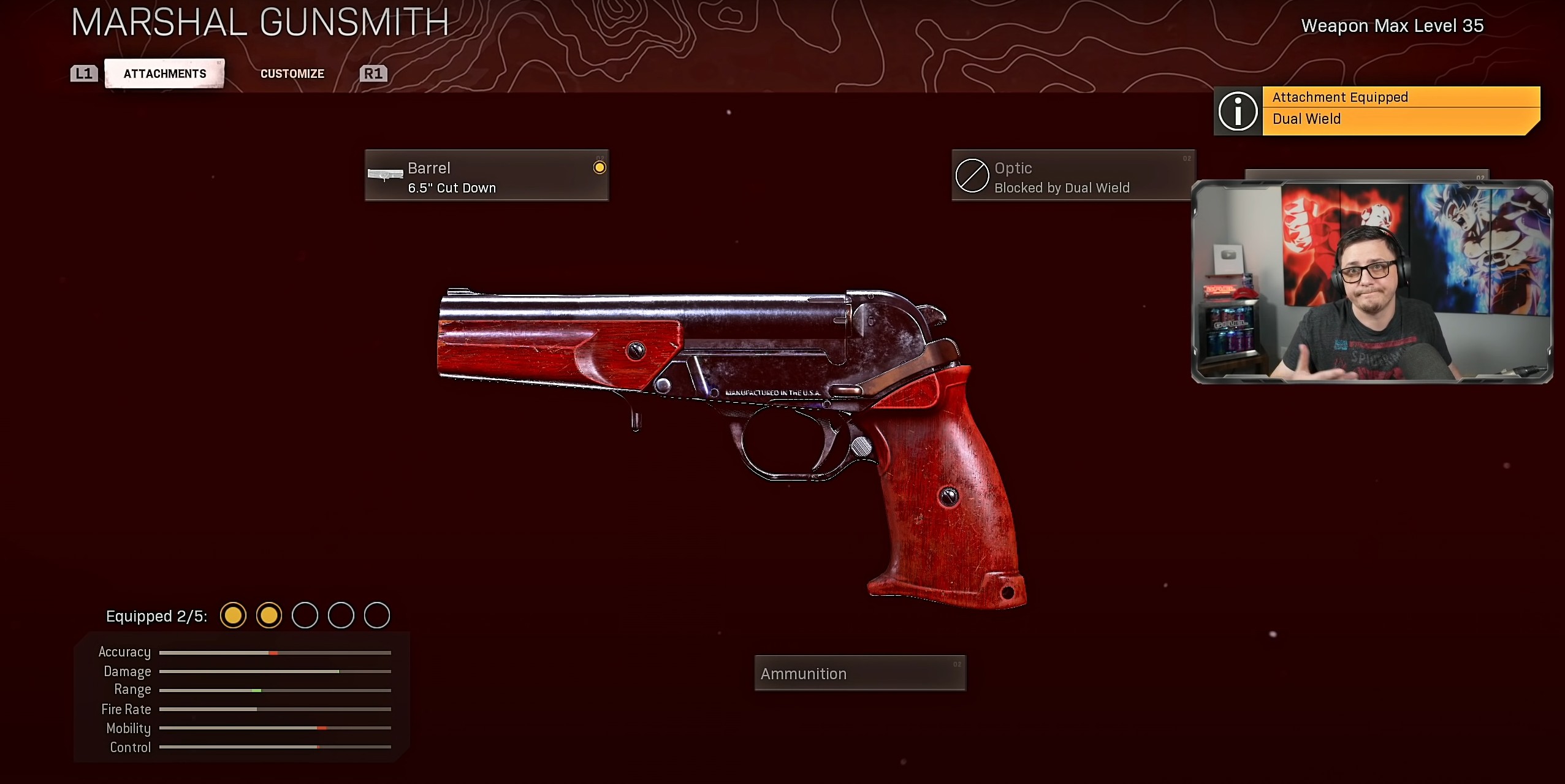Viewport: 1565px width, 784px height.
Task: Open the Ammunition attachment slot
Action: 859,674
